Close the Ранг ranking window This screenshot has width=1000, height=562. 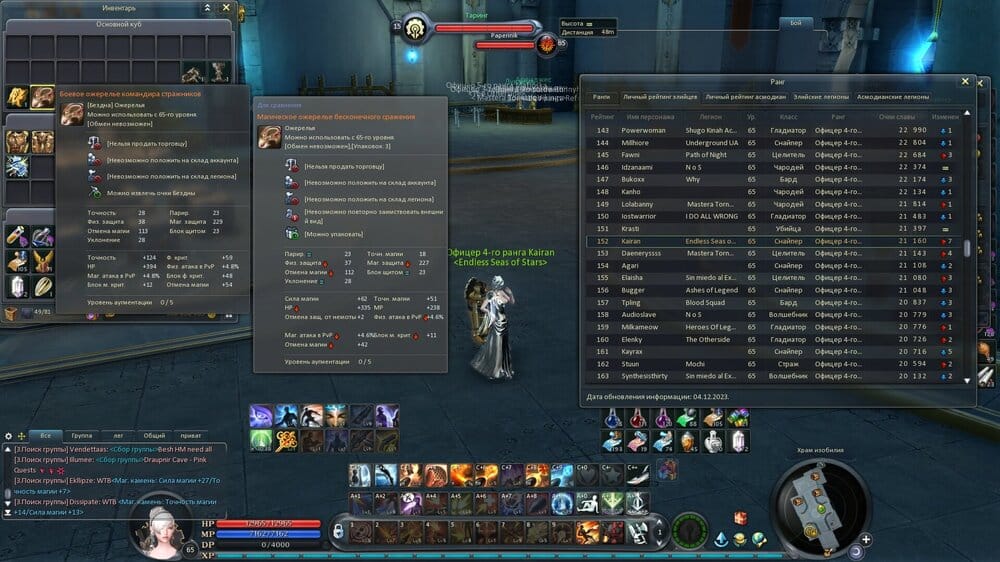pos(965,81)
